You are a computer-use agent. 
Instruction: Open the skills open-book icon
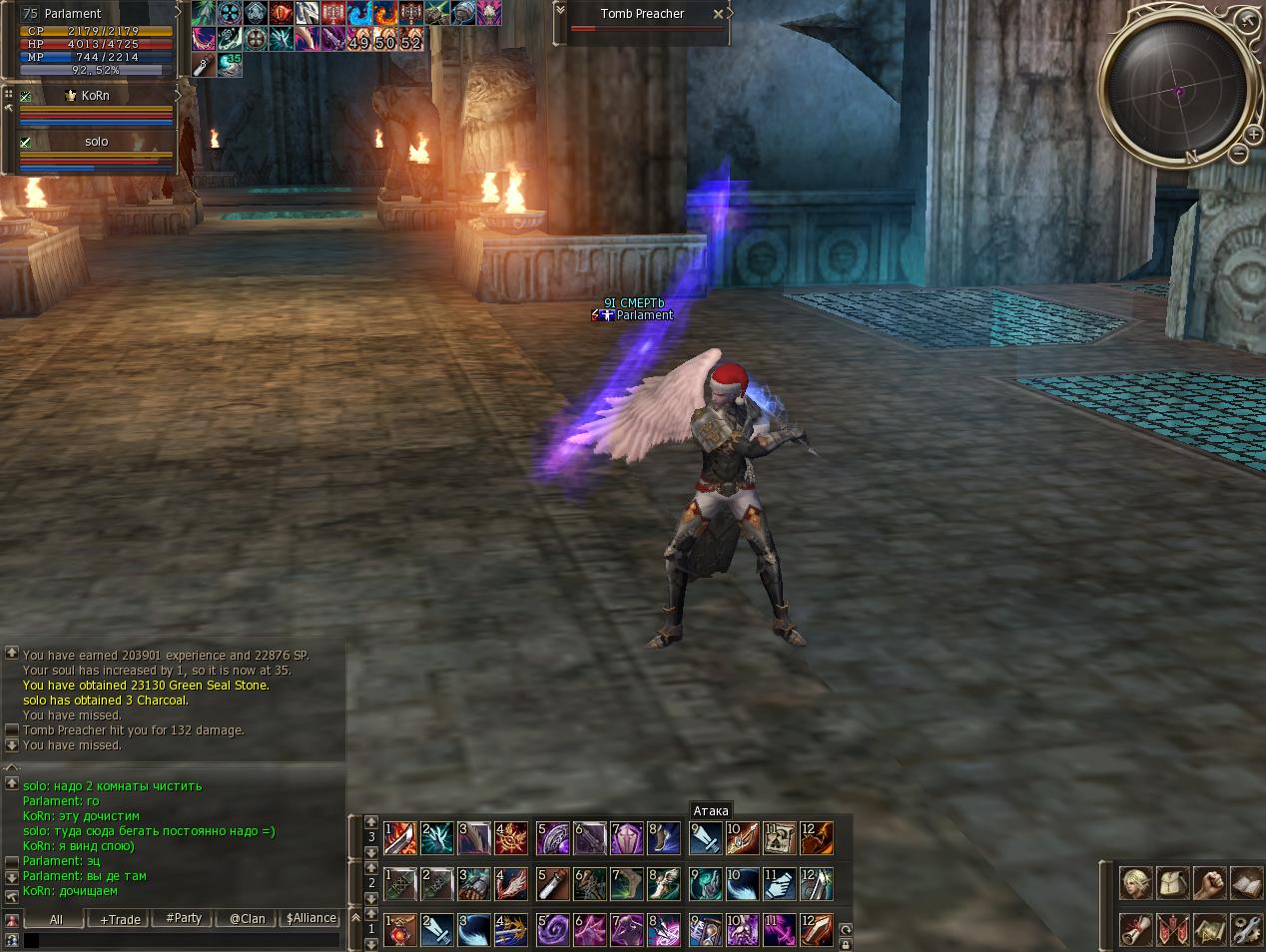[1246, 883]
